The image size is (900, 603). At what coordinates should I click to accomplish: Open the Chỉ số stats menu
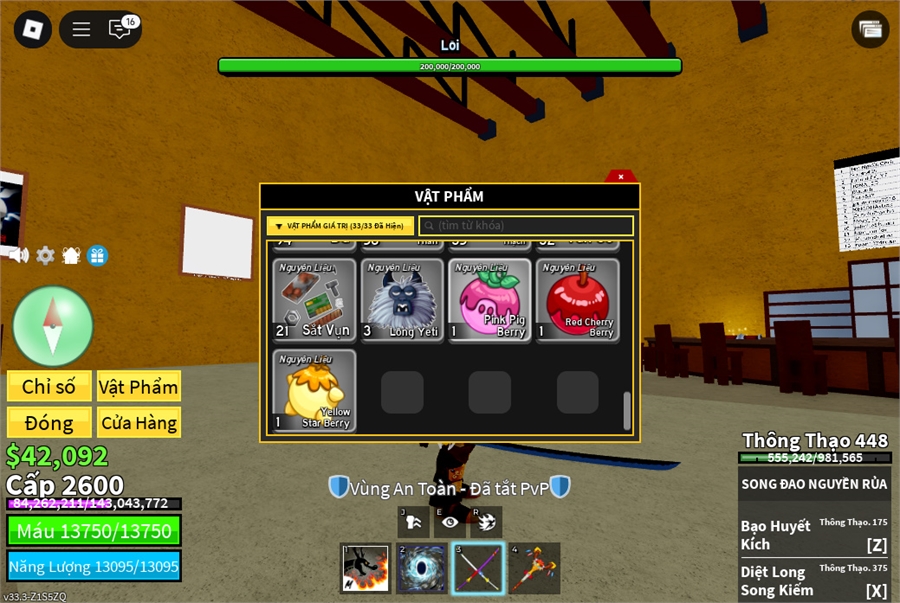click(x=50, y=386)
